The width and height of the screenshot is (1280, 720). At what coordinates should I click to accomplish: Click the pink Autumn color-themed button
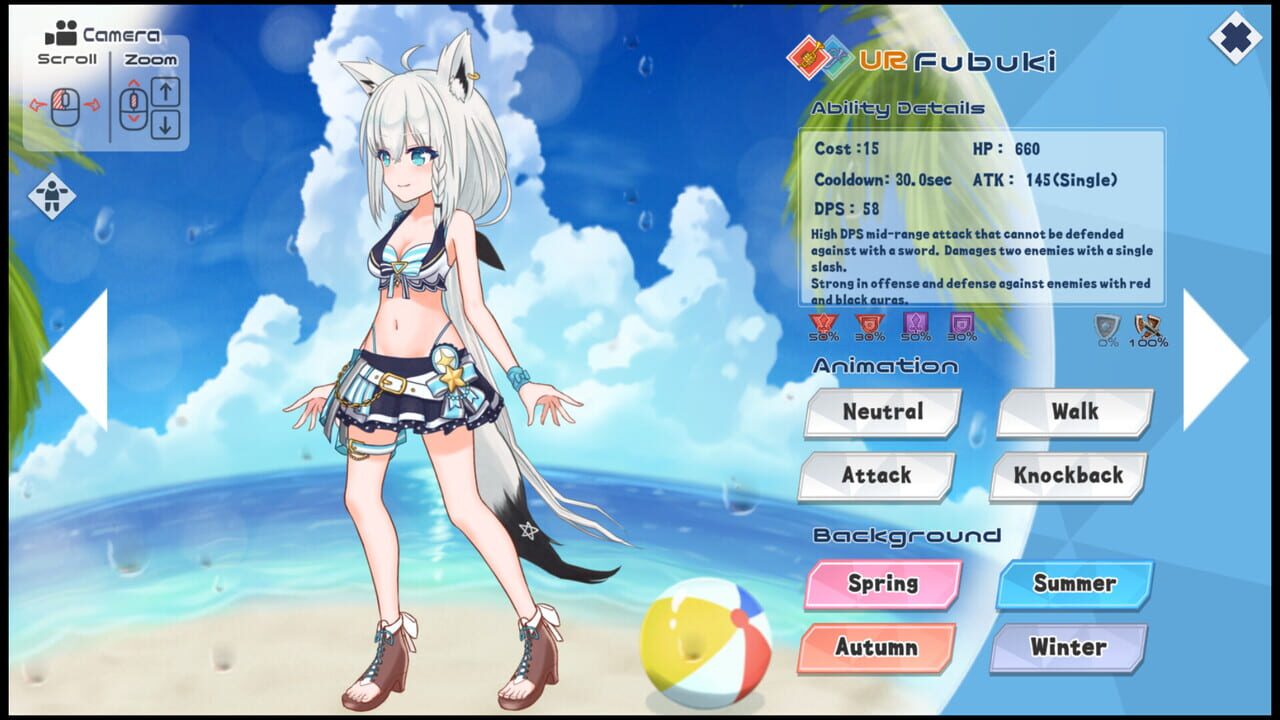pos(877,648)
